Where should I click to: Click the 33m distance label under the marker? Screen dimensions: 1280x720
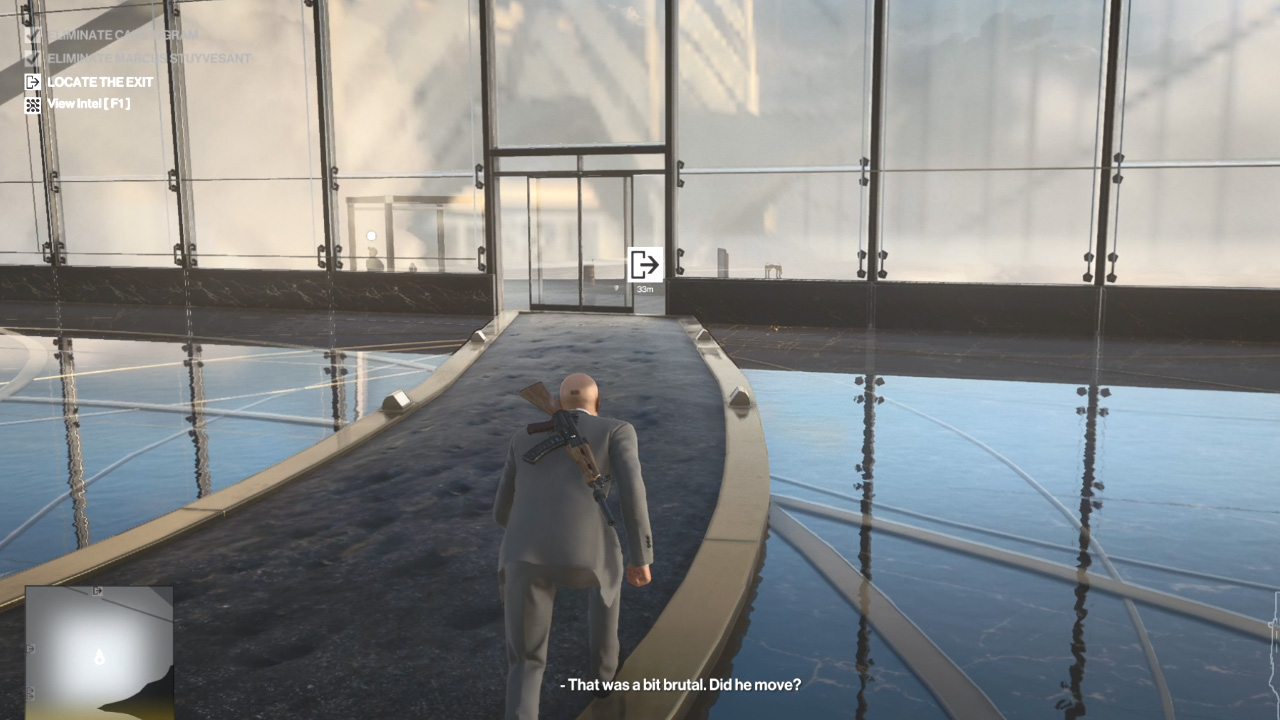646,288
